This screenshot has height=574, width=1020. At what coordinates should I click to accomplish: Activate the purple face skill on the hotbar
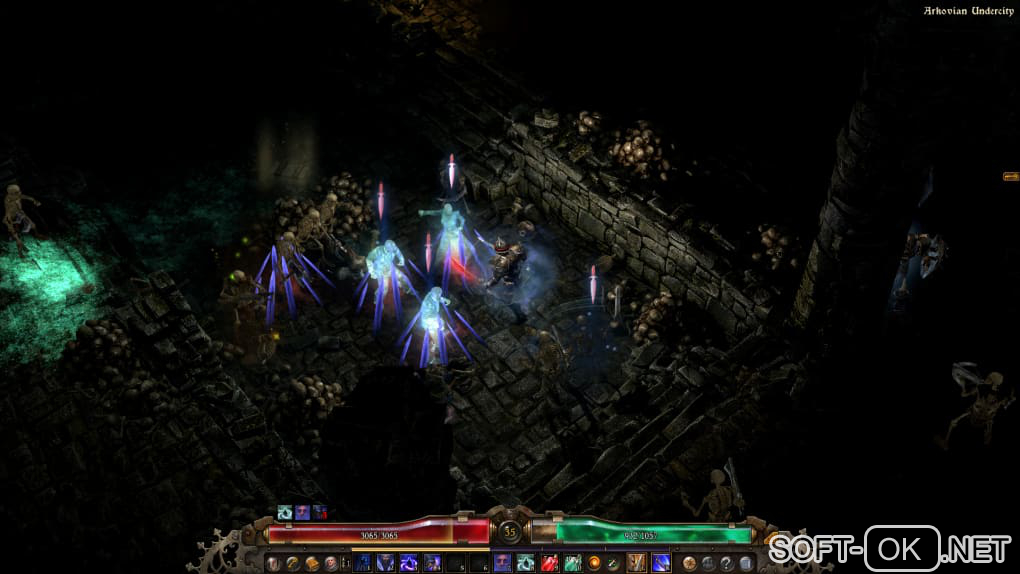pos(502,563)
